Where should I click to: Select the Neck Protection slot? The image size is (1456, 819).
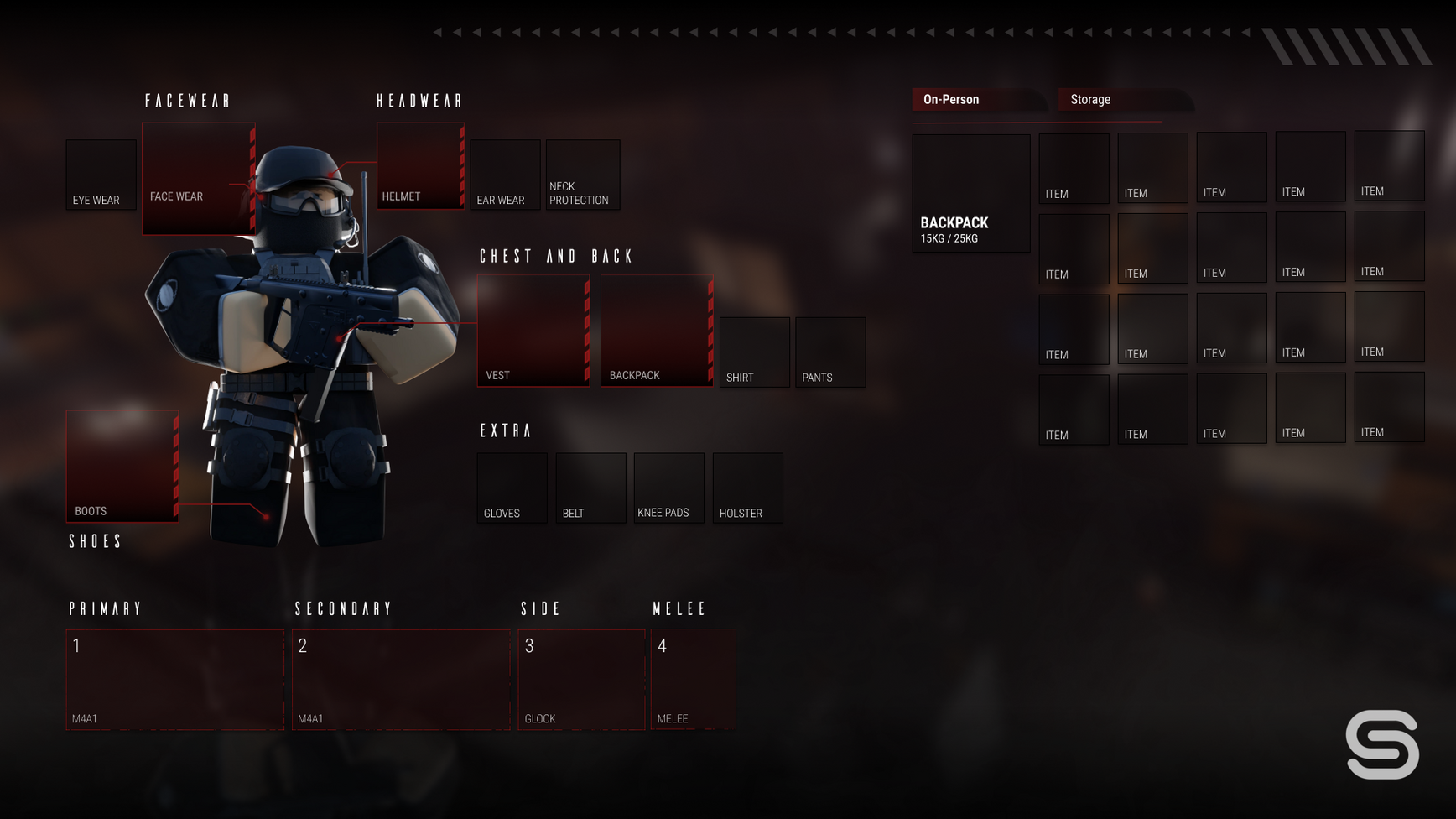[583, 175]
